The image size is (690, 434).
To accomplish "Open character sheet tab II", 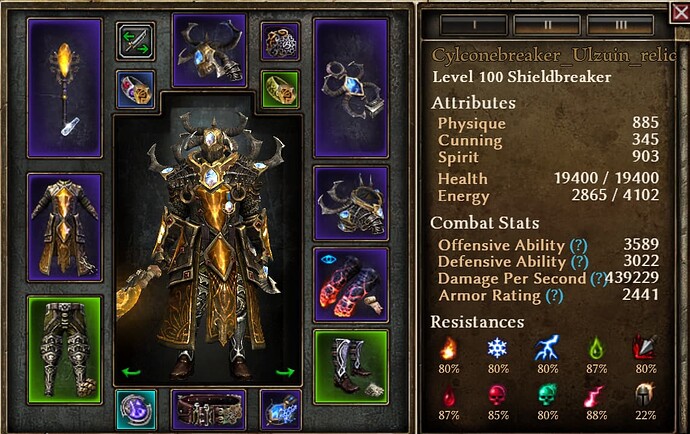I will [x=546, y=22].
